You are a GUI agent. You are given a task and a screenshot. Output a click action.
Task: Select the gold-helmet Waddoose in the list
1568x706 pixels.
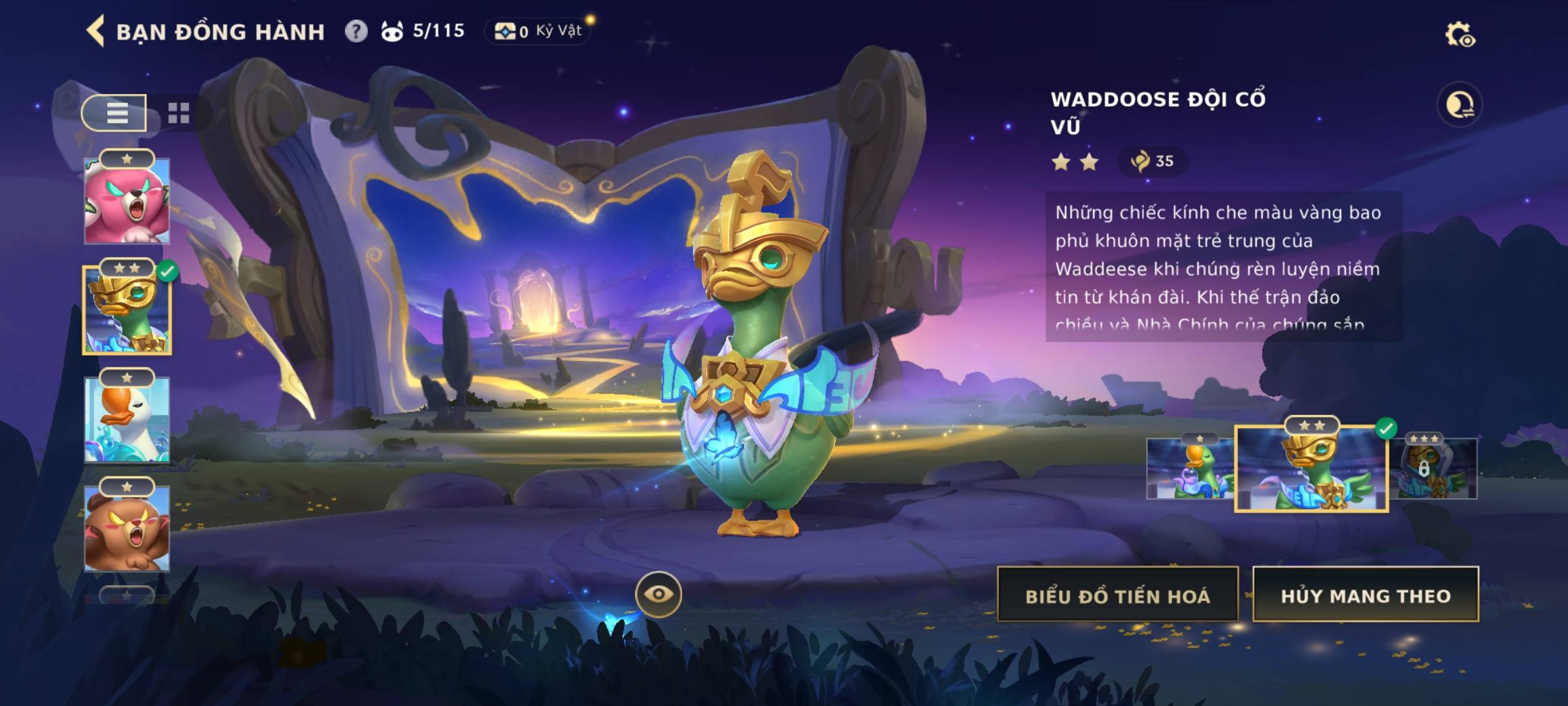[127, 310]
